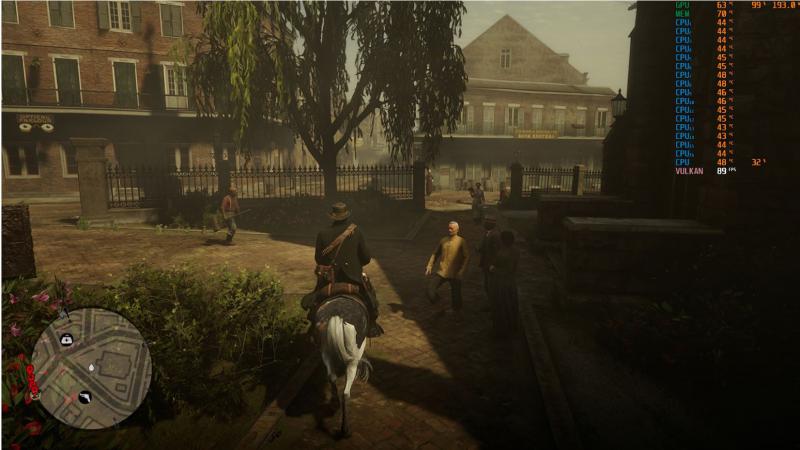800x450 pixels.
Task: Open the circular minimap
Action: coord(91,368)
